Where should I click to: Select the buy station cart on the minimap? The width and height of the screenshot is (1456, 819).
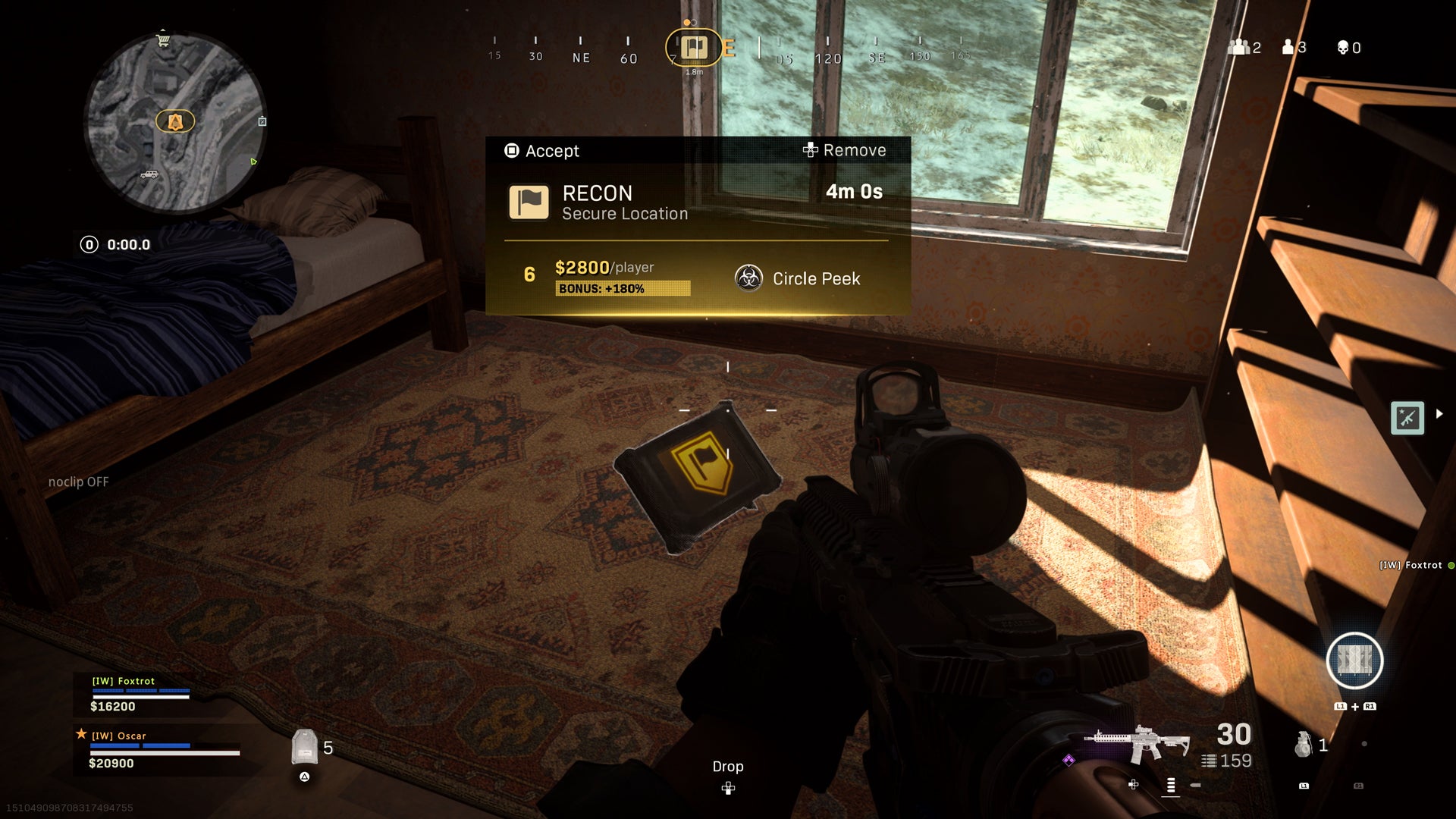pos(162,40)
